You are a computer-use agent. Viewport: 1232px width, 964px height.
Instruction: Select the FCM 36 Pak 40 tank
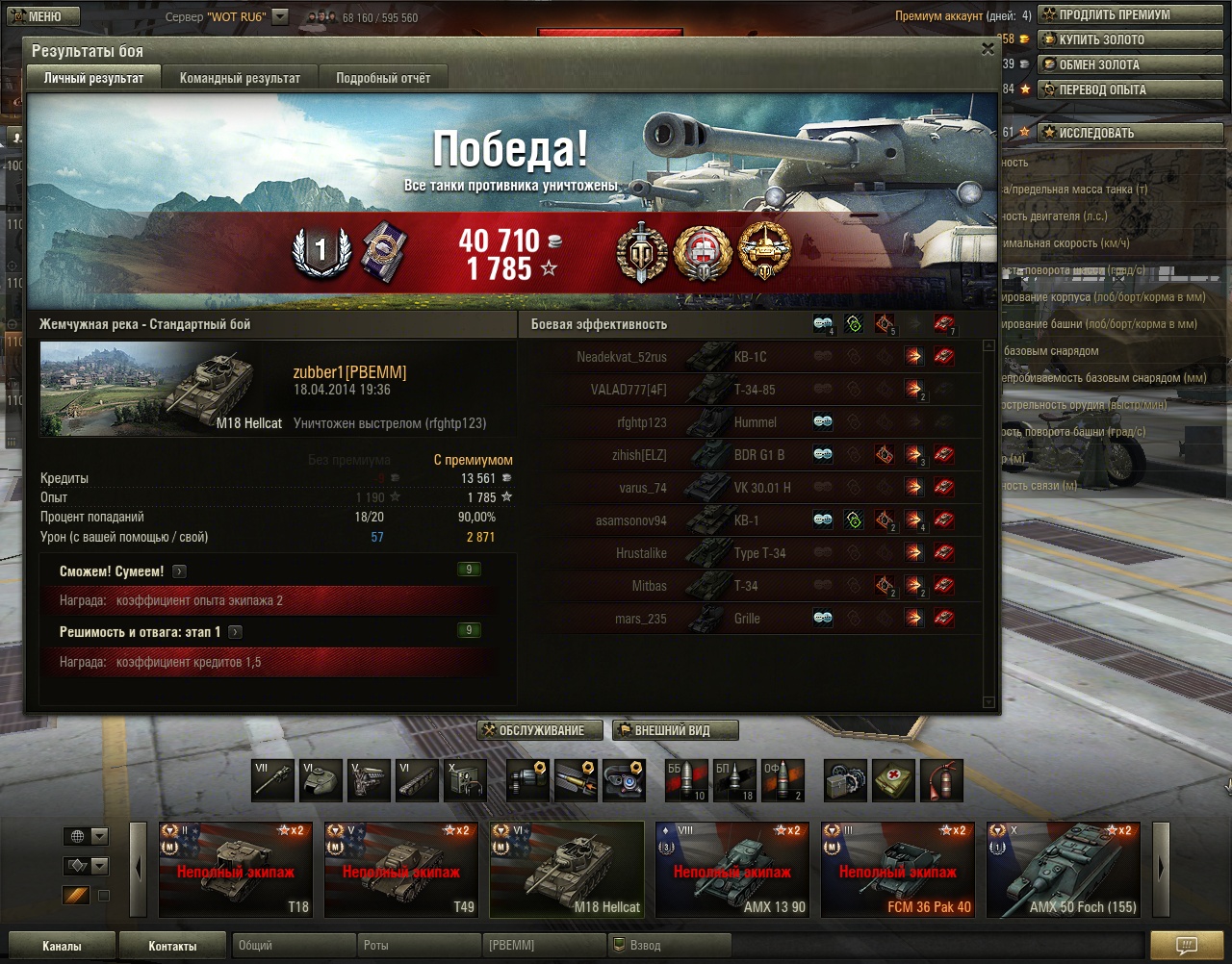[x=898, y=869]
